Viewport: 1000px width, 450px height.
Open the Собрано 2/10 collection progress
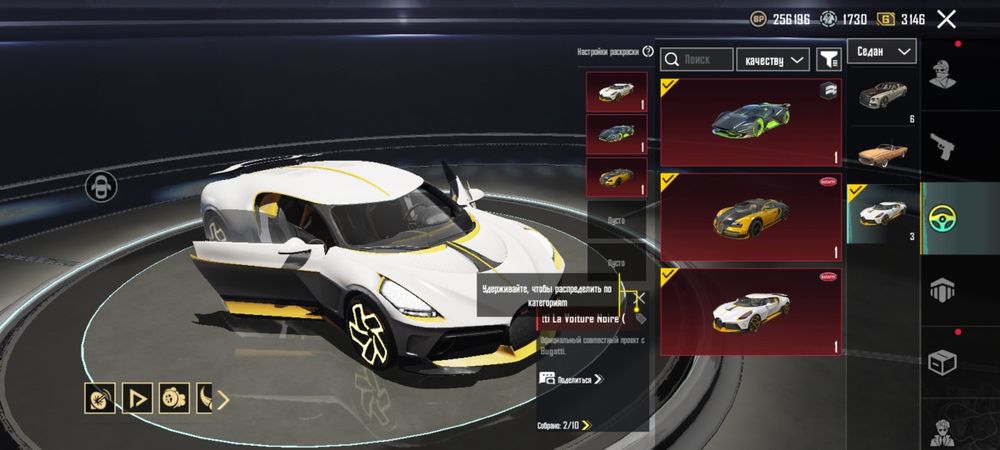coord(564,425)
